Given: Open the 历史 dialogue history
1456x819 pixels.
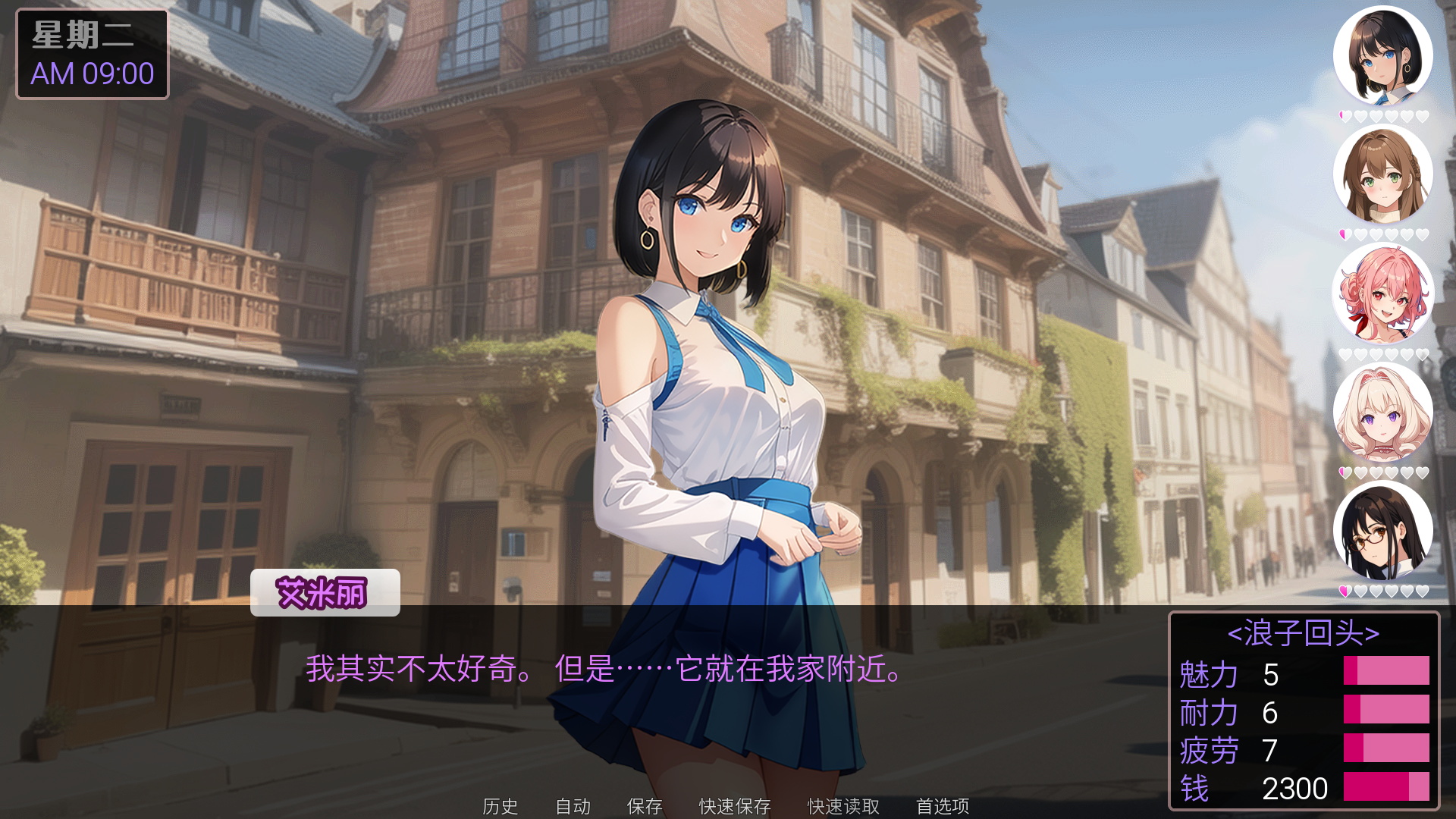Looking at the screenshot, I should pos(500,805).
